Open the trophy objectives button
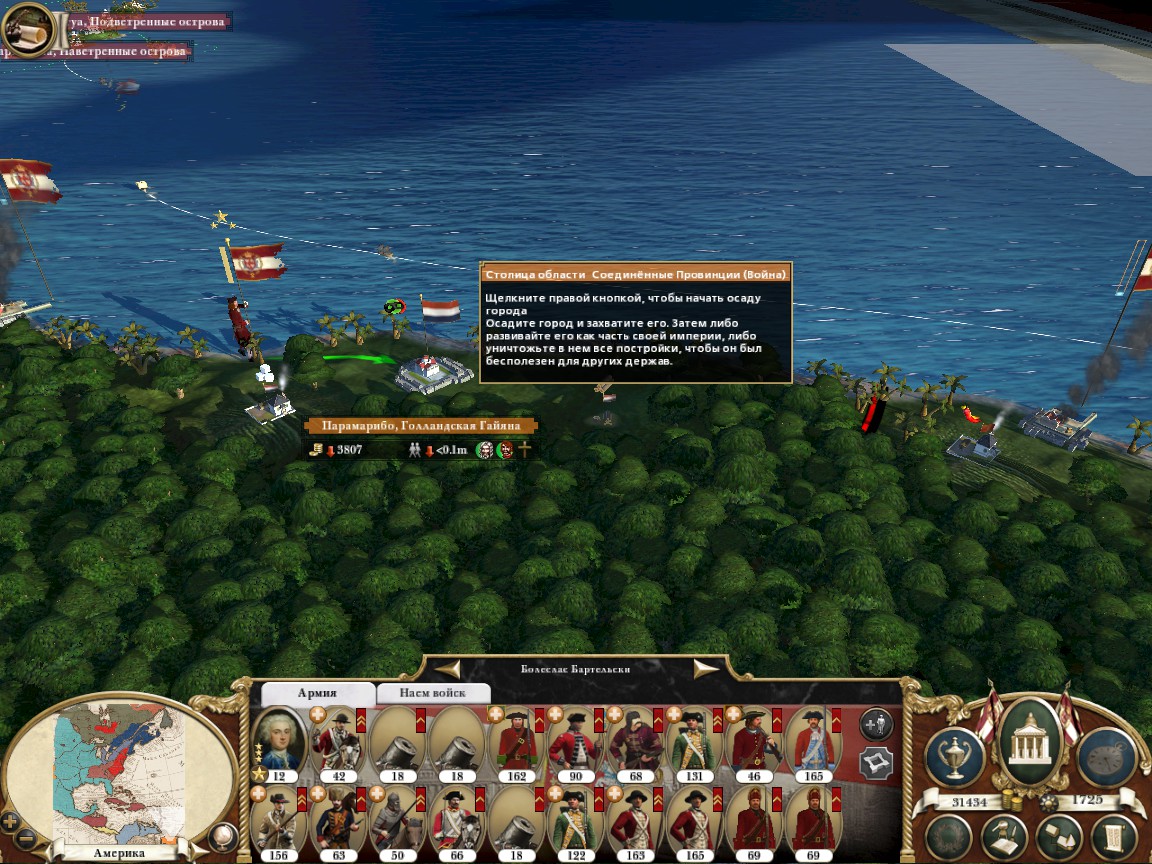1152x864 pixels. coord(955,757)
